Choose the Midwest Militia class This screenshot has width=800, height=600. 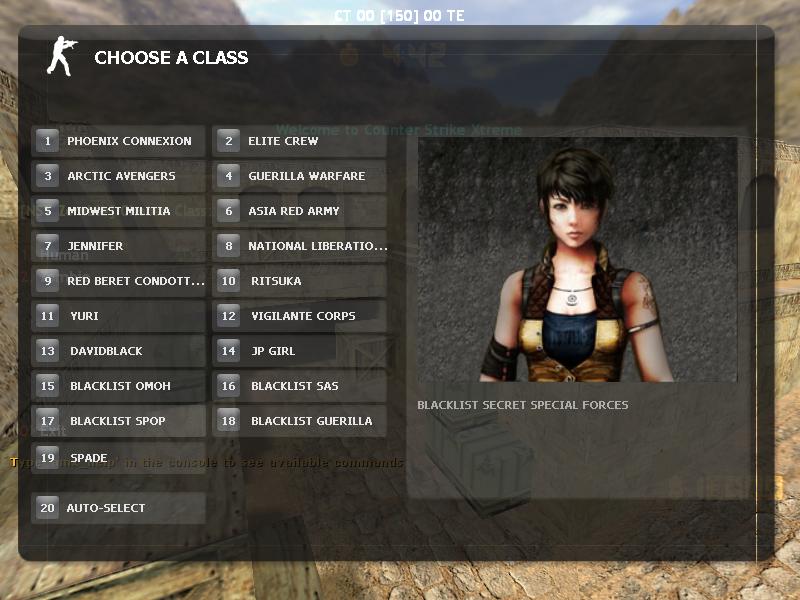(119, 211)
